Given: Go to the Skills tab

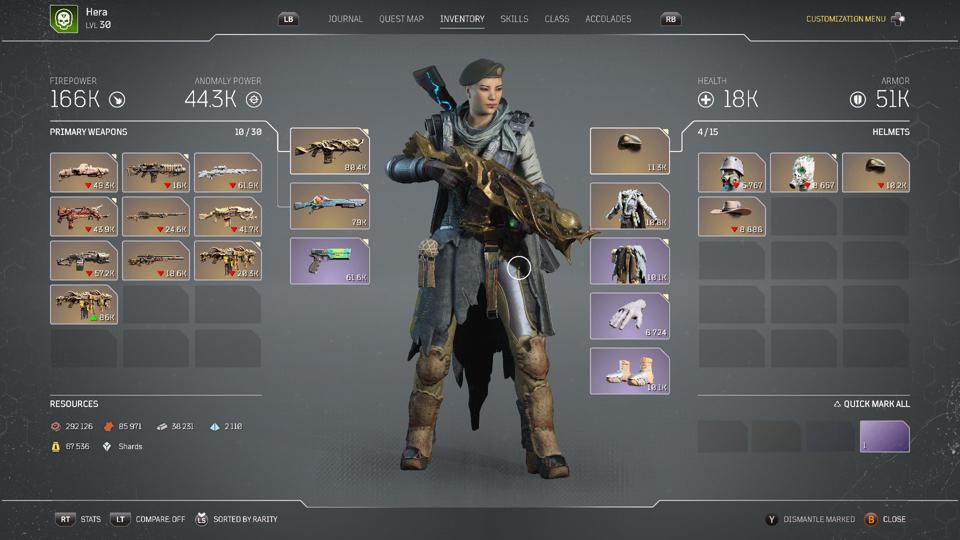Looking at the screenshot, I should tap(514, 19).
